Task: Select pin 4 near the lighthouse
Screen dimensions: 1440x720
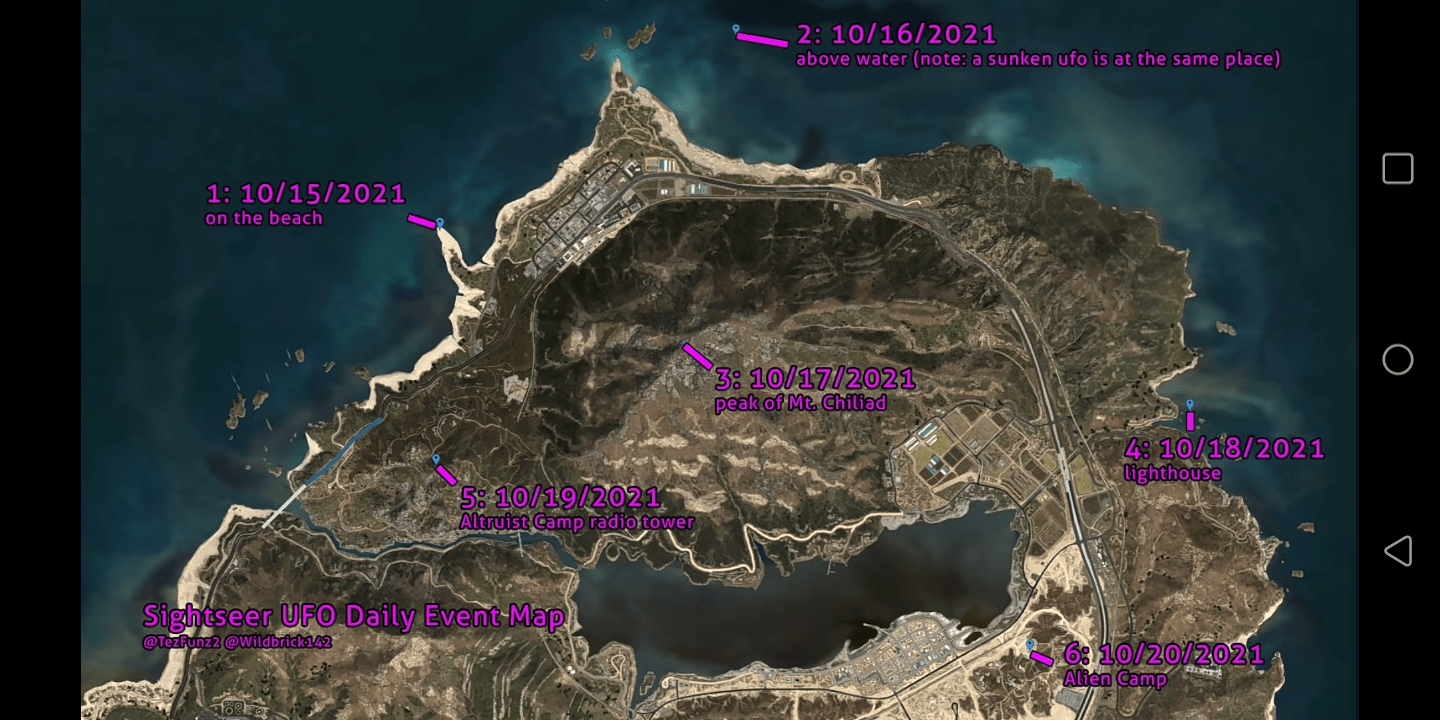Action: pos(1190,406)
